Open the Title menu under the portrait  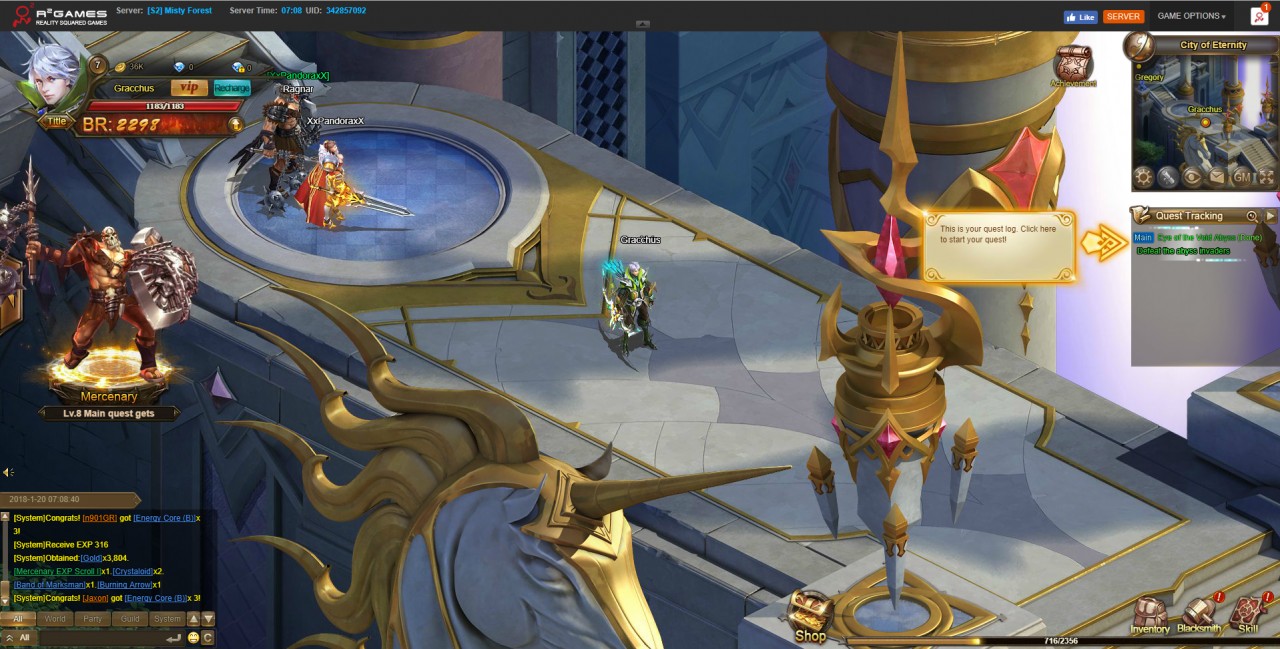pos(56,121)
